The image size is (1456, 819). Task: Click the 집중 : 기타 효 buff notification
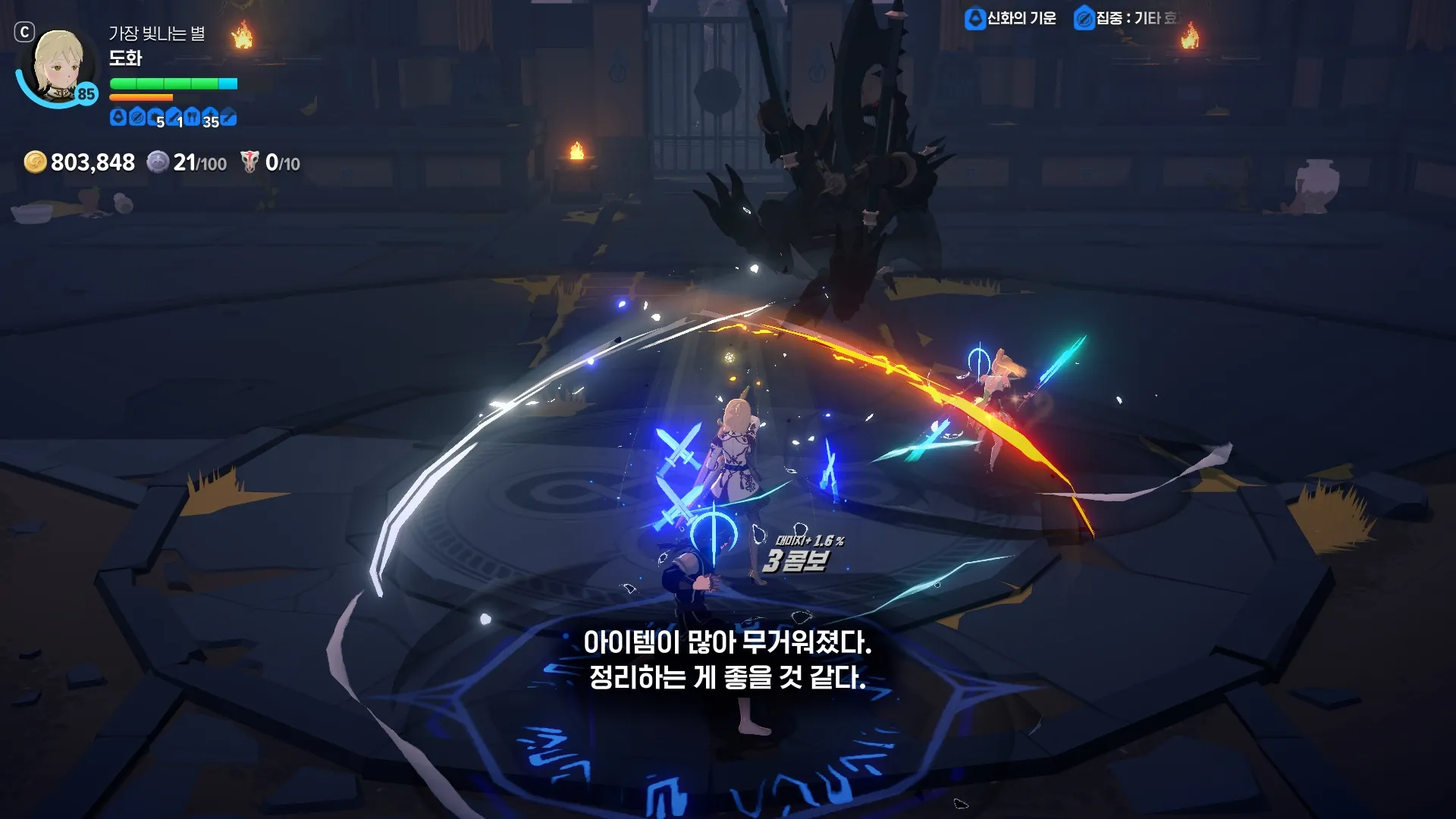pyautogui.click(x=1125, y=18)
